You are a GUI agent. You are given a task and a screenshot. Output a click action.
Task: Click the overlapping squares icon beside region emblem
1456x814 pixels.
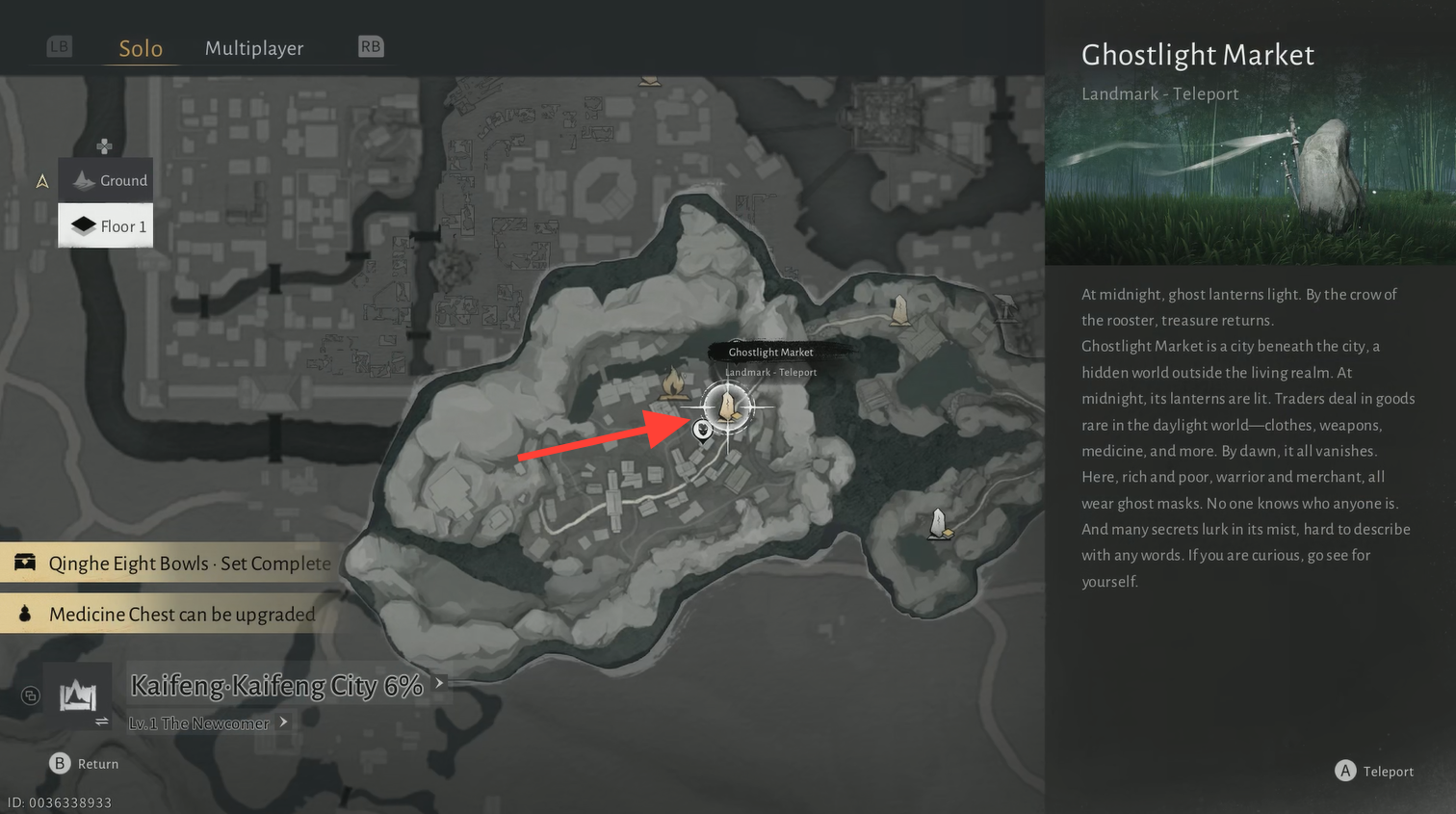coord(30,696)
